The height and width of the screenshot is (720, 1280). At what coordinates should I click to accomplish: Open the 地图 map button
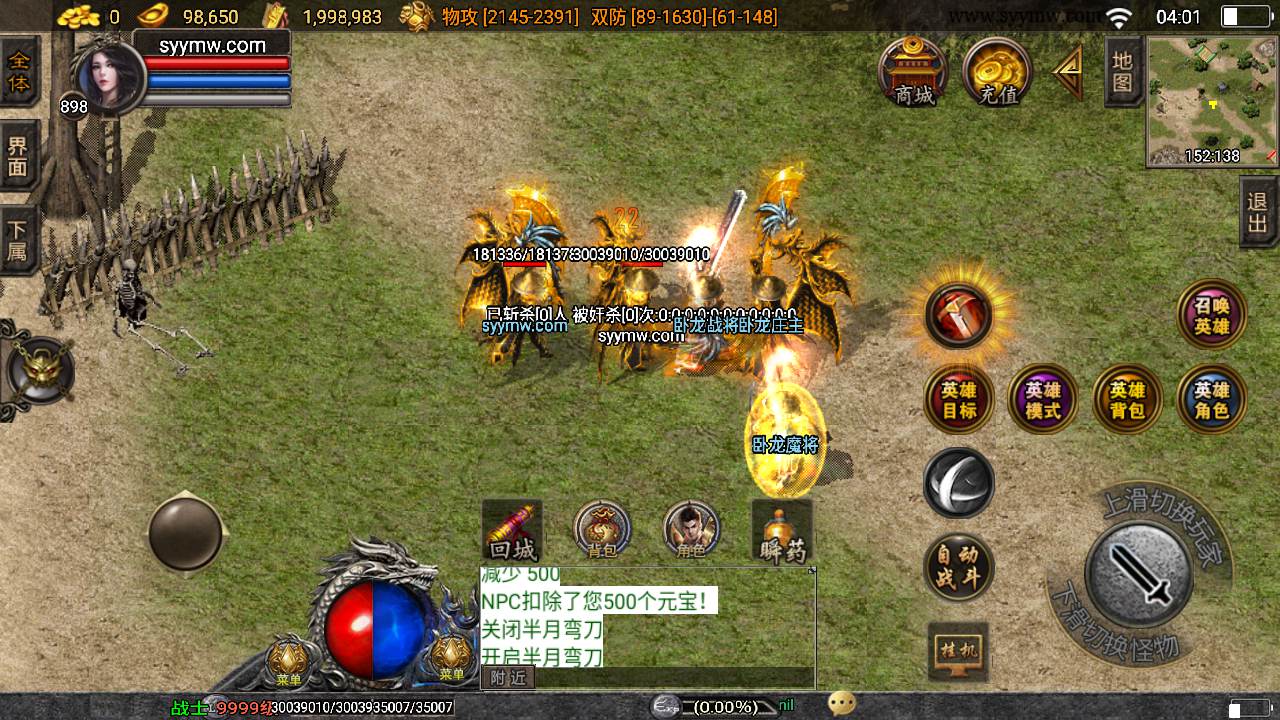[x=1123, y=72]
